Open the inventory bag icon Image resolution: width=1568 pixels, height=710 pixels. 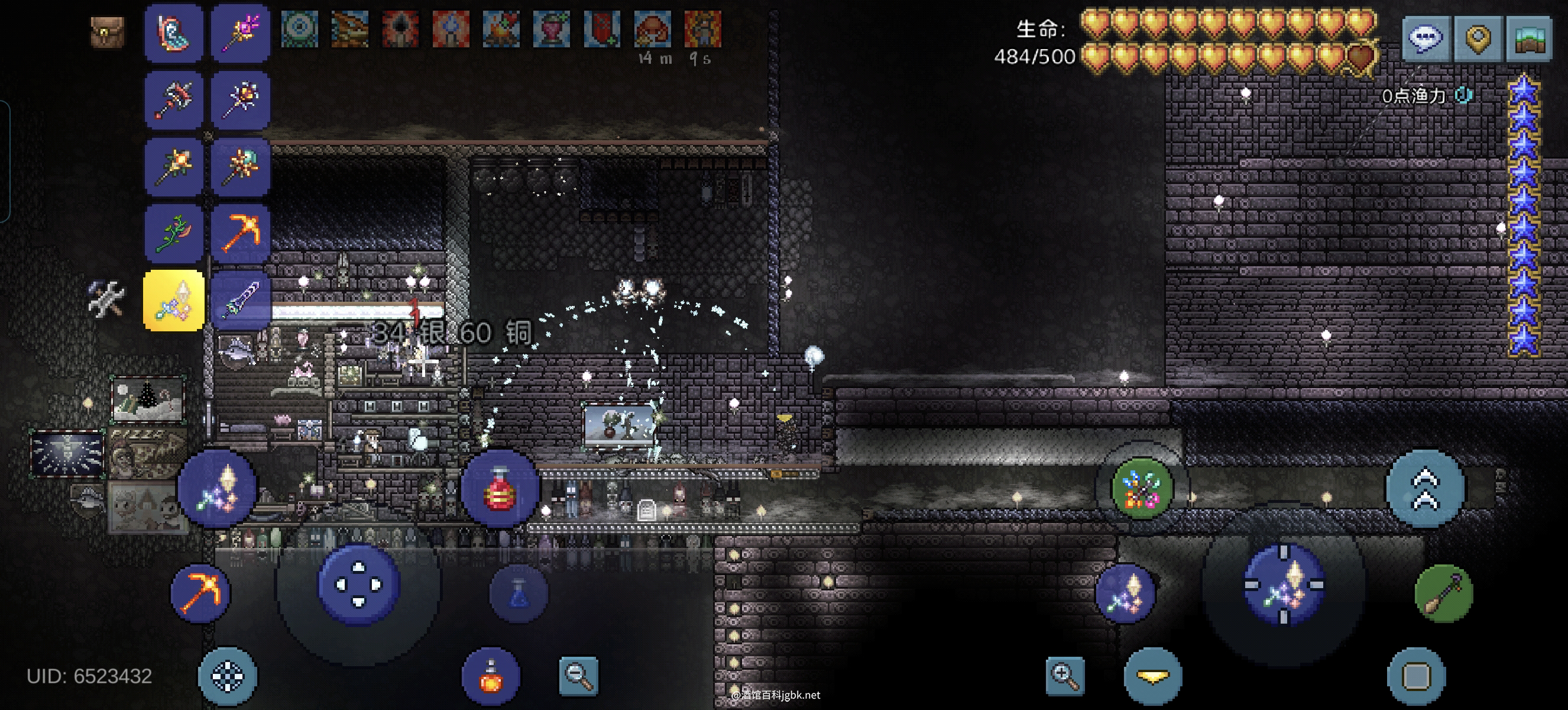tap(108, 32)
